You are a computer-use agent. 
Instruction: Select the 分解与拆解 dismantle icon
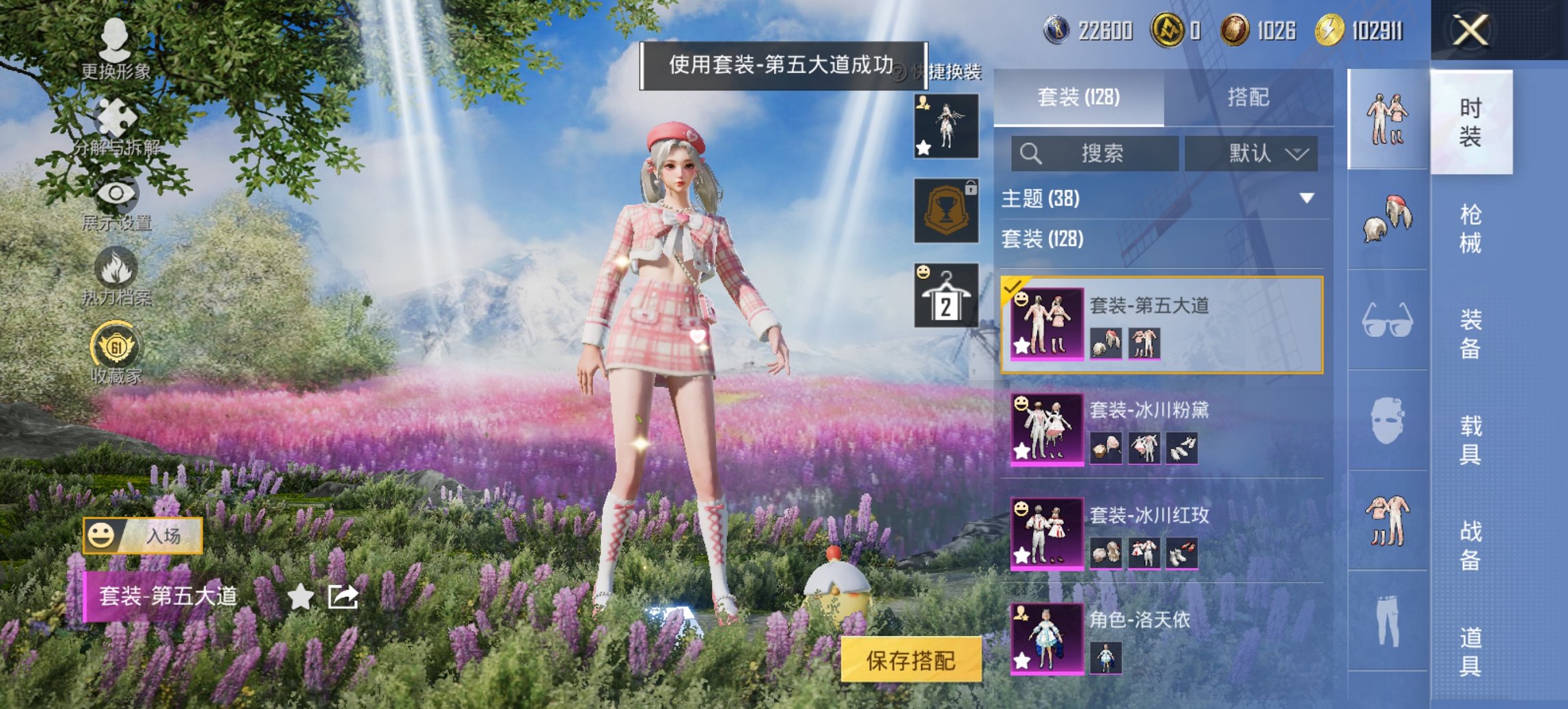[115, 118]
